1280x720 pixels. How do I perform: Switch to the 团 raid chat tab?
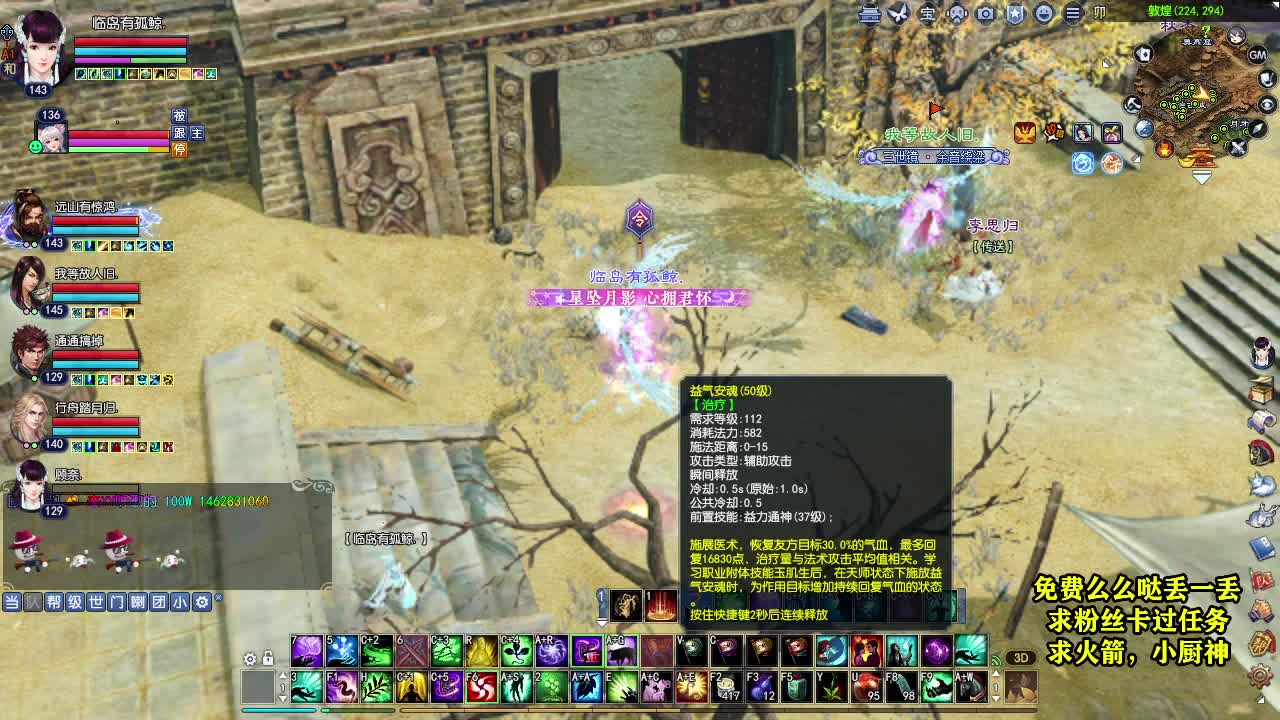click(158, 602)
